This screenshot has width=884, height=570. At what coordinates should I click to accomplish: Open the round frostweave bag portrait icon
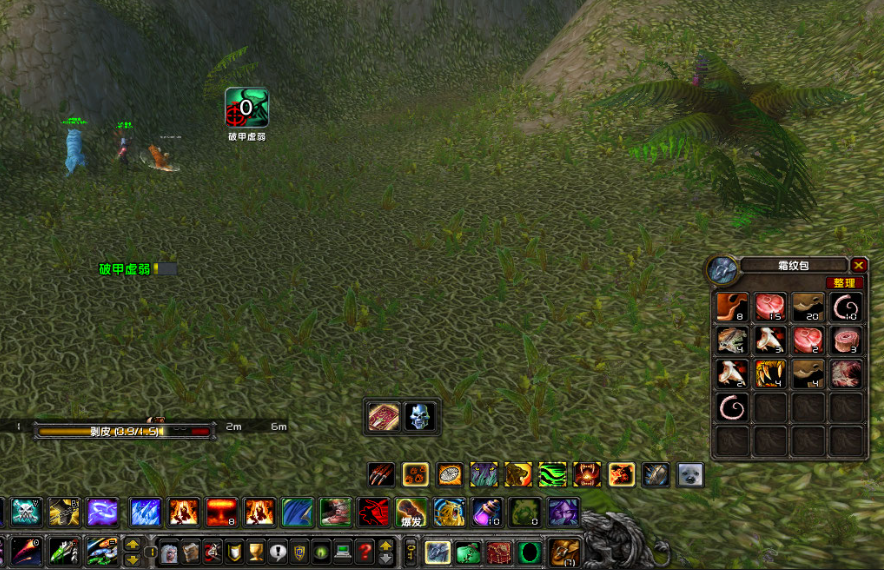click(721, 269)
